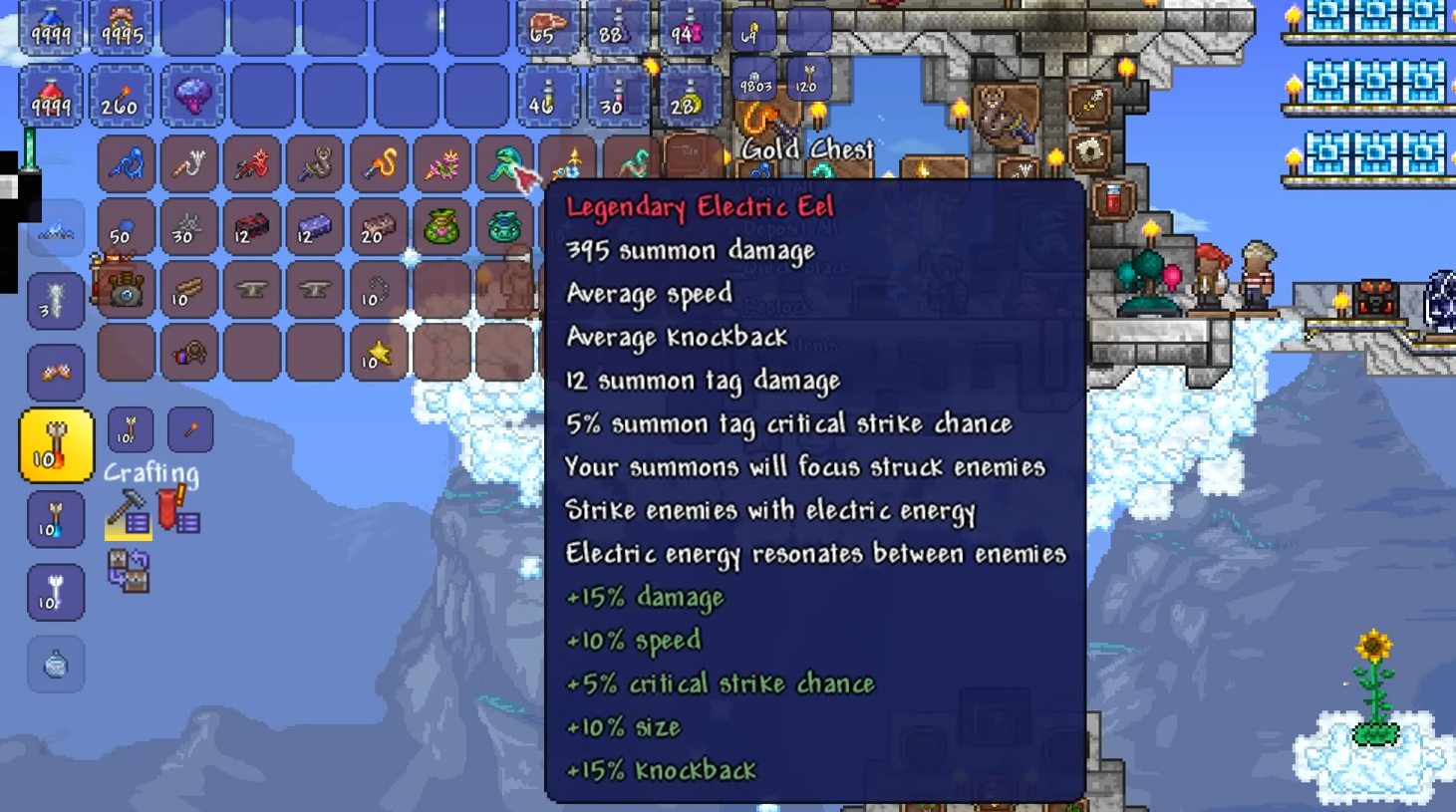Take the 10 fallen stars
The height and width of the screenshot is (812, 1456).
[x=378, y=353]
